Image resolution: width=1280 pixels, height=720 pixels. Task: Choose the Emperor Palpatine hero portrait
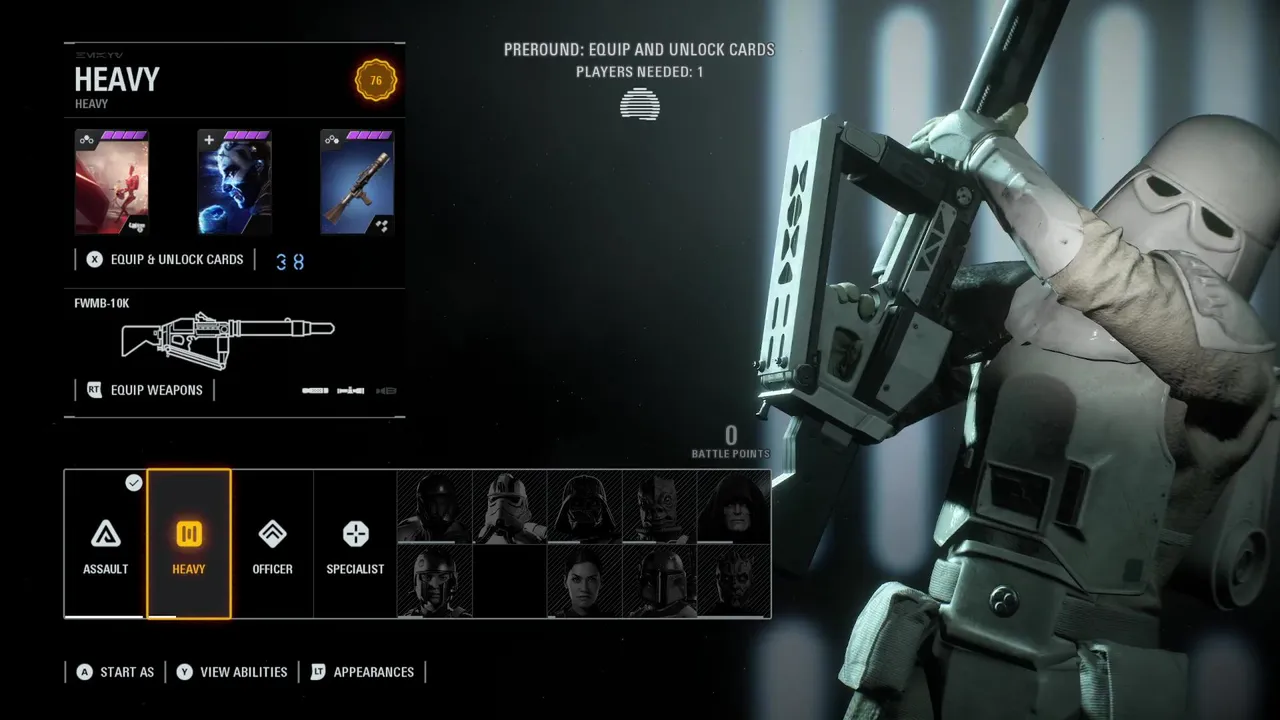pos(733,507)
